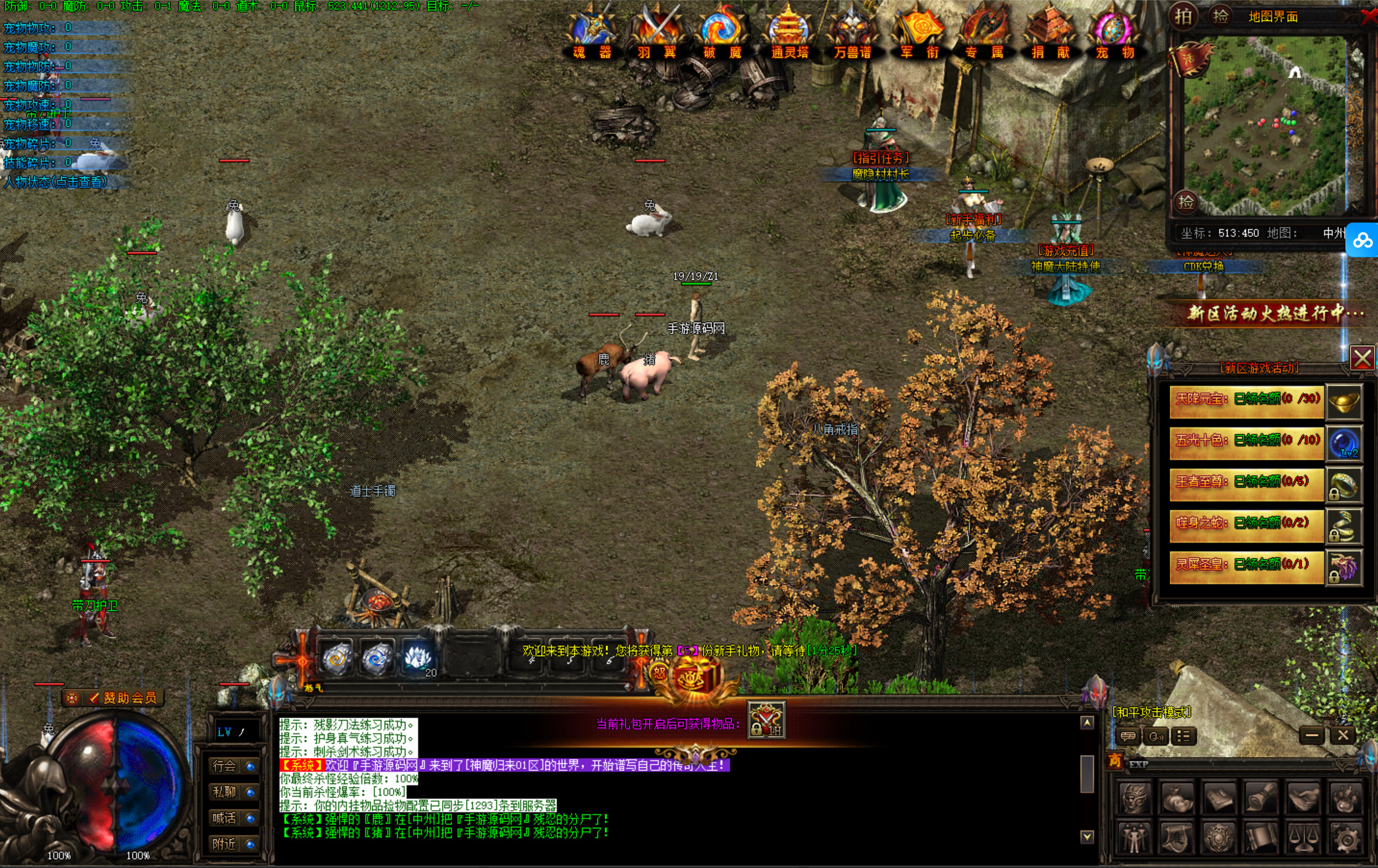1378x868 pixels.
Task: Open the 赞助会员 sponsor member button
Action: (114, 697)
